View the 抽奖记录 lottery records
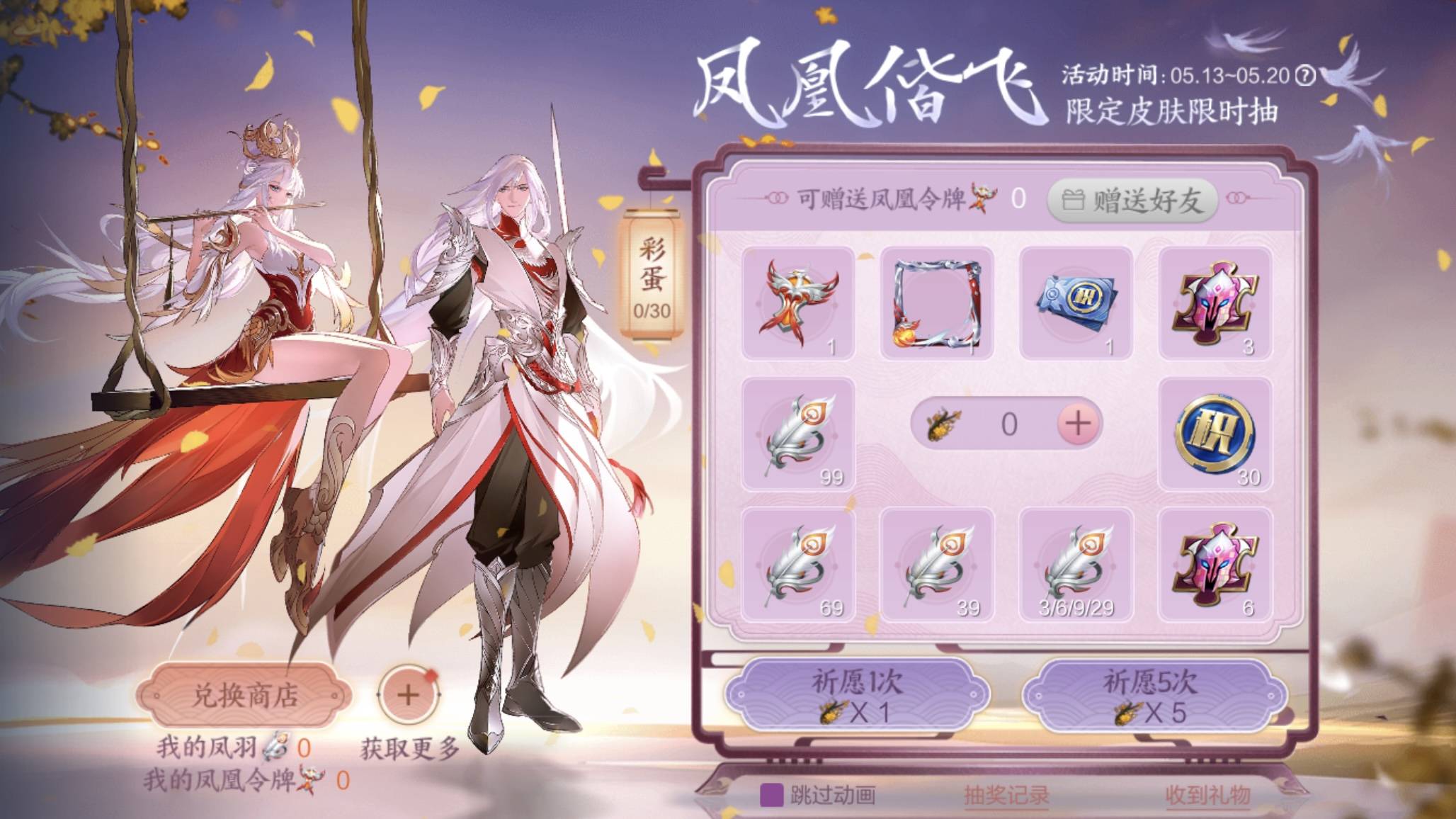Viewport: 1456px width, 819px height. click(1008, 796)
